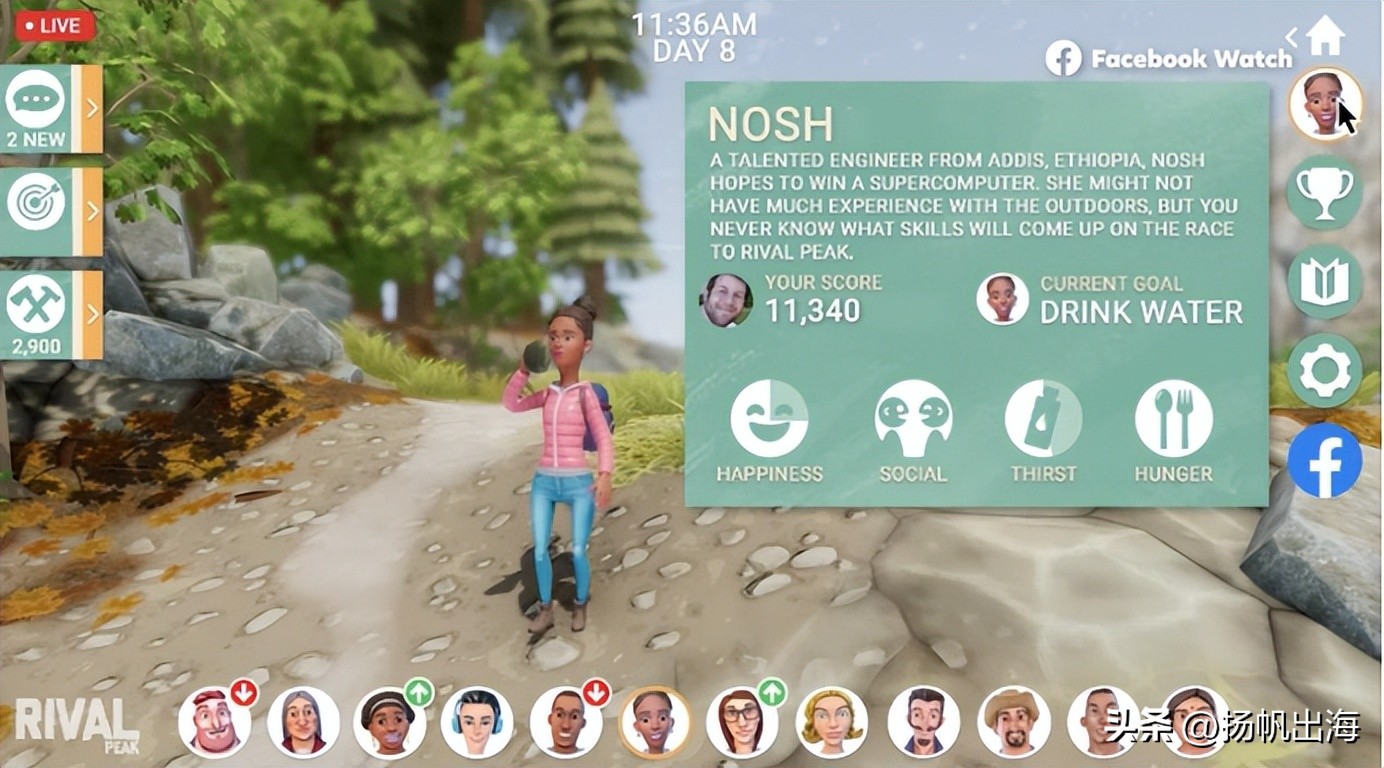Choose the character wearing blue headphones
The height and width of the screenshot is (768, 1384).
477,722
